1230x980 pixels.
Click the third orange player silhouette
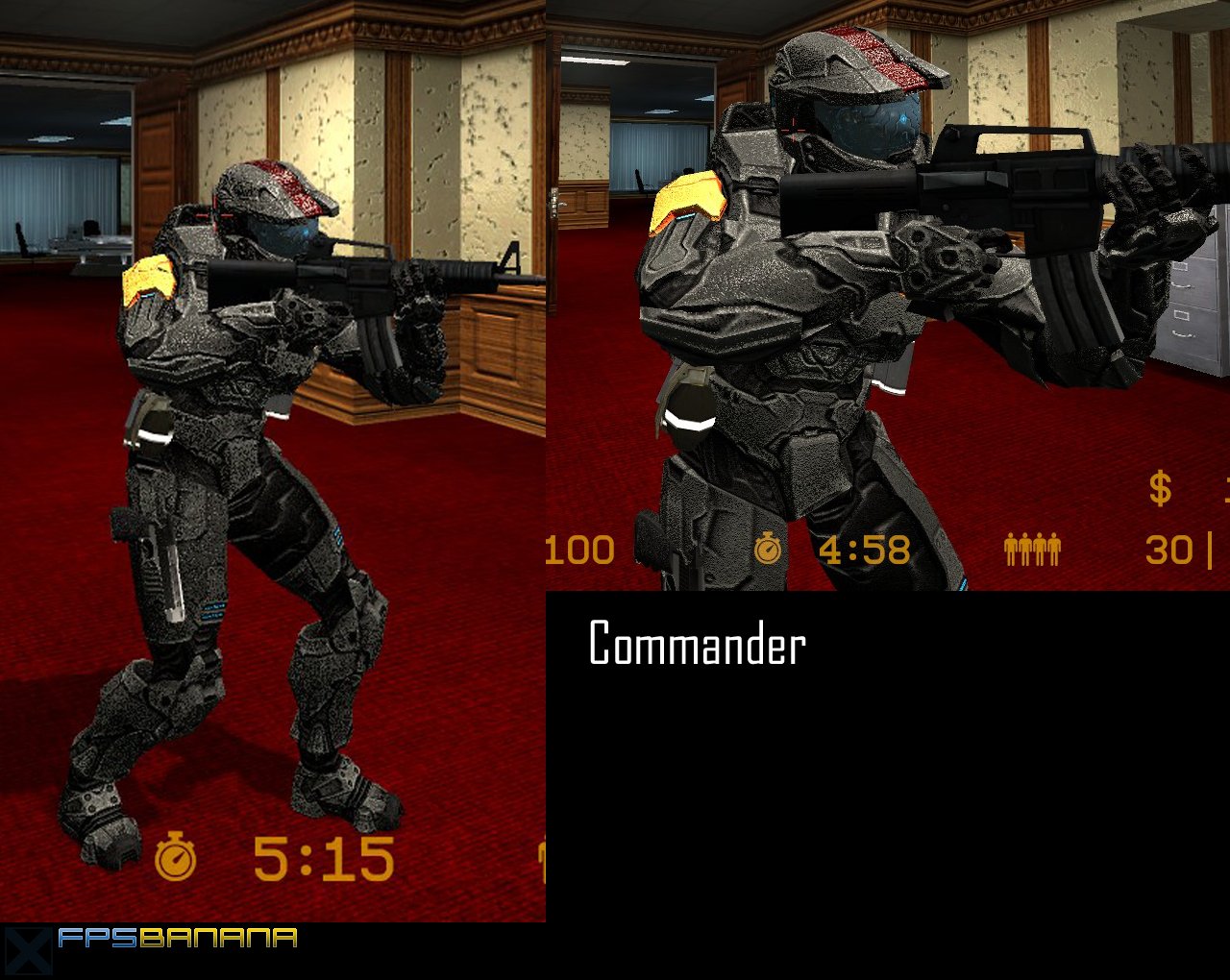point(1040,548)
